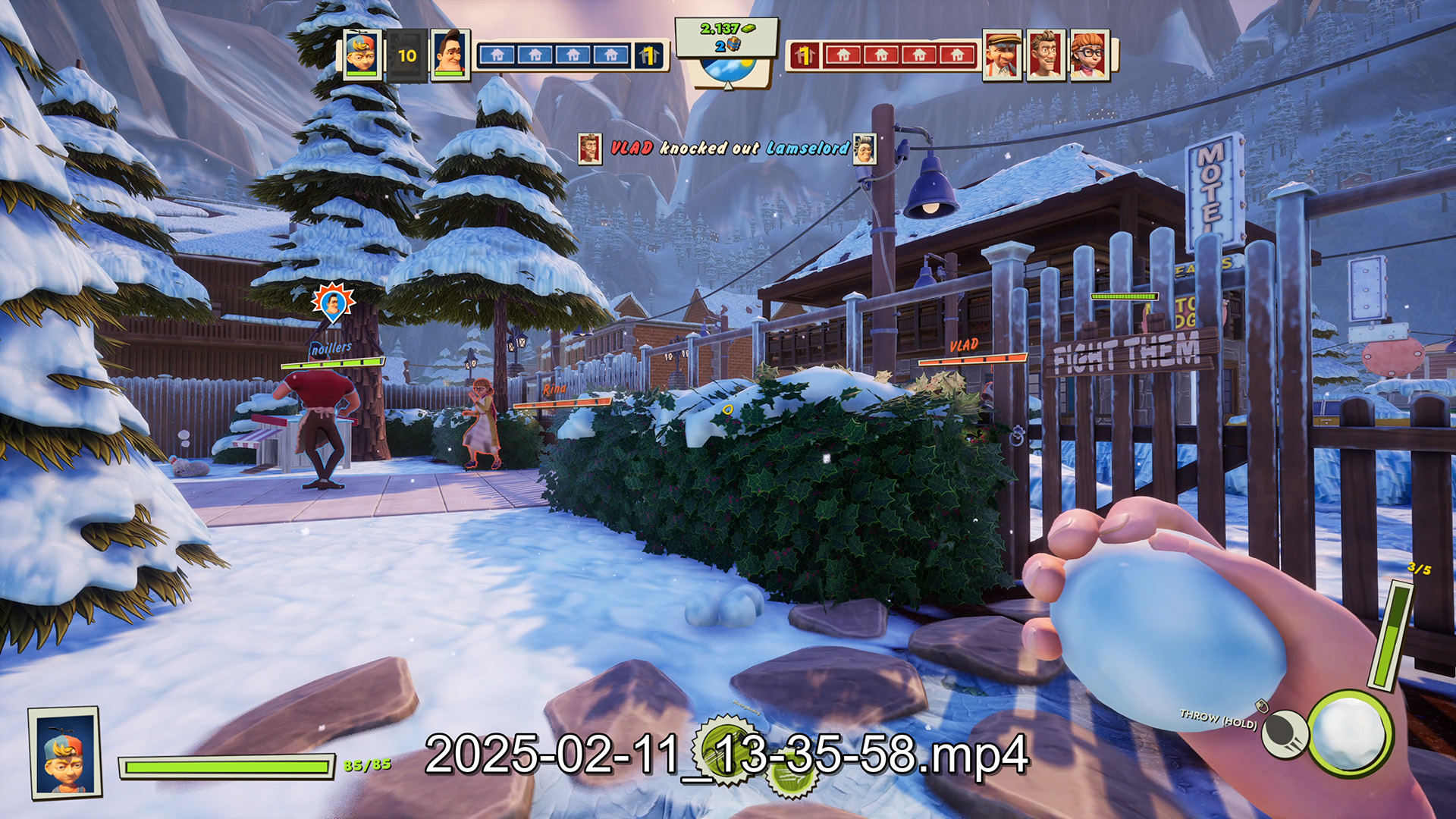Click your character portrait beside the health bar
The image size is (1456, 819).
[x=65, y=752]
